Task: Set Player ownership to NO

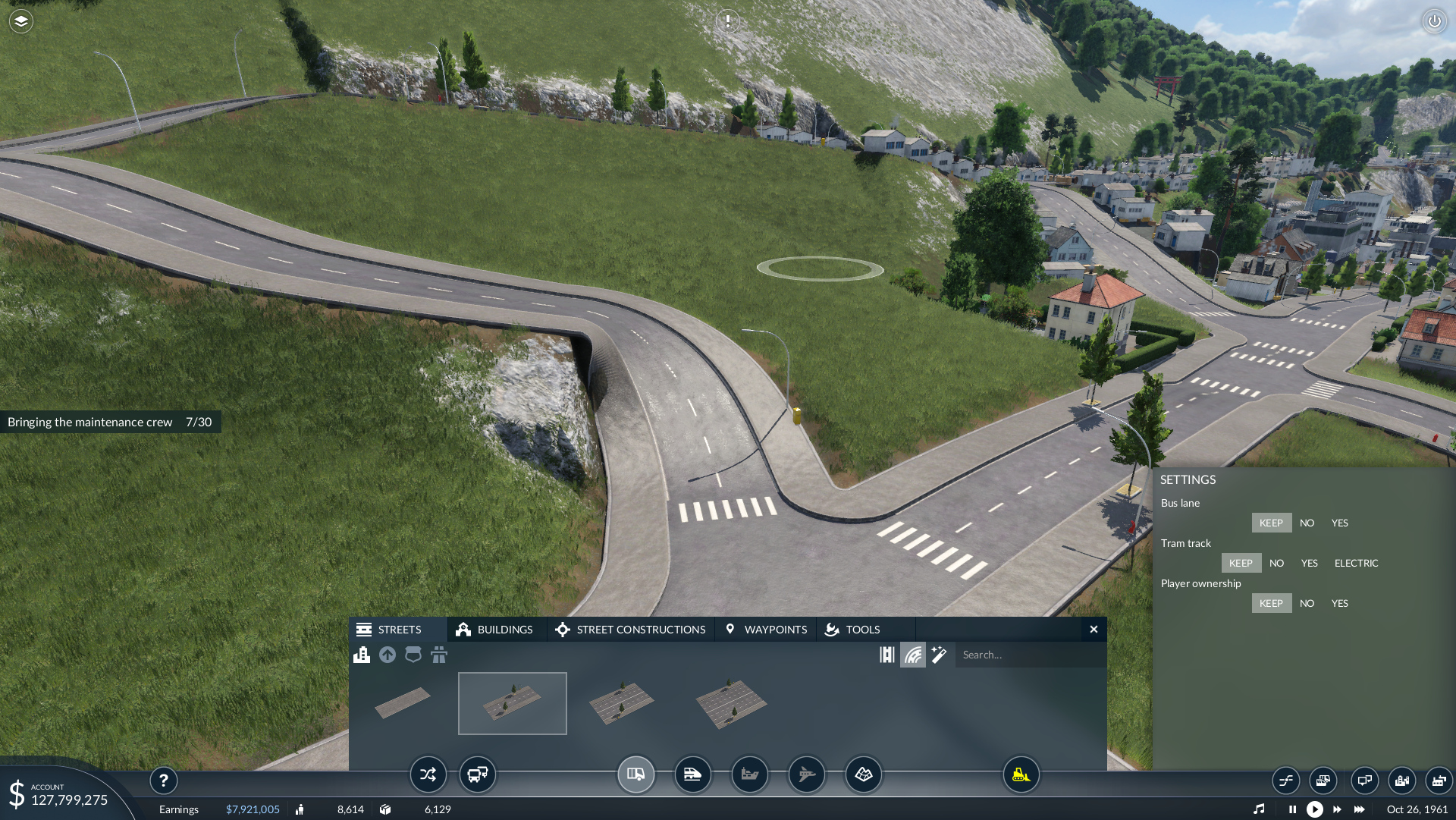Action: pyautogui.click(x=1307, y=603)
